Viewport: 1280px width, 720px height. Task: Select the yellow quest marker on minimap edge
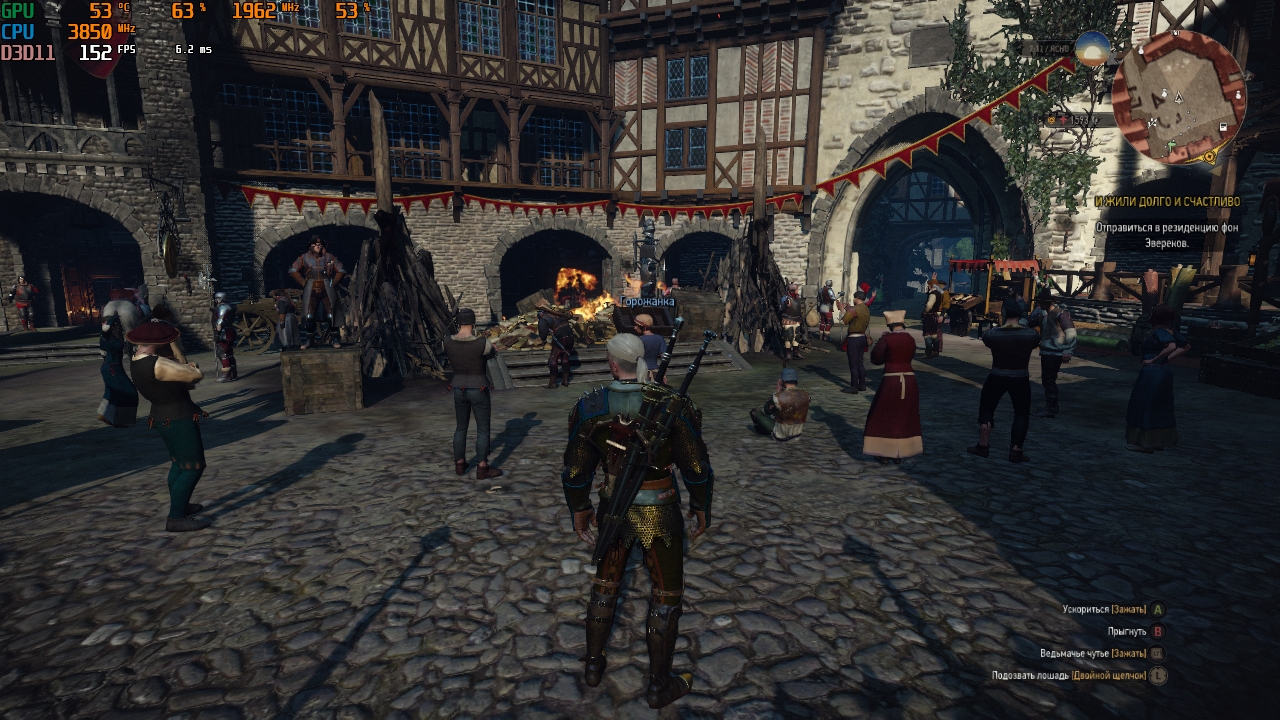tap(1209, 156)
